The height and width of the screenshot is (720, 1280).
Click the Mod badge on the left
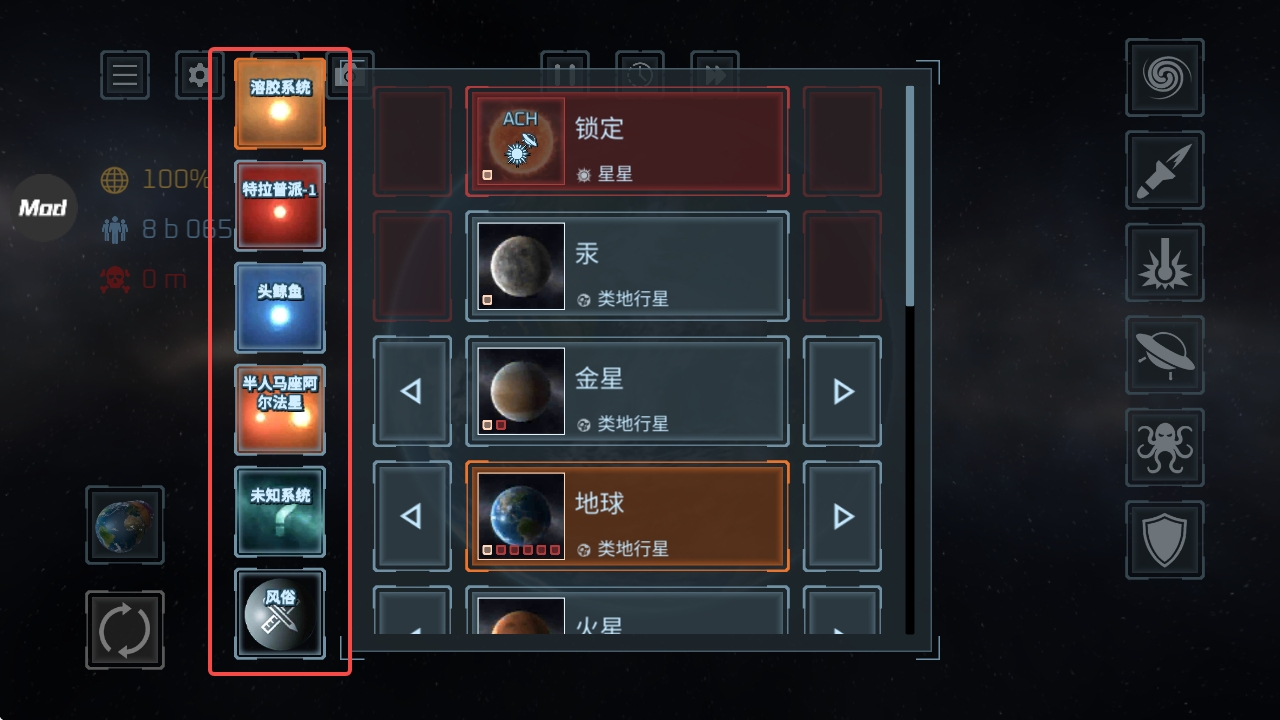point(42,208)
